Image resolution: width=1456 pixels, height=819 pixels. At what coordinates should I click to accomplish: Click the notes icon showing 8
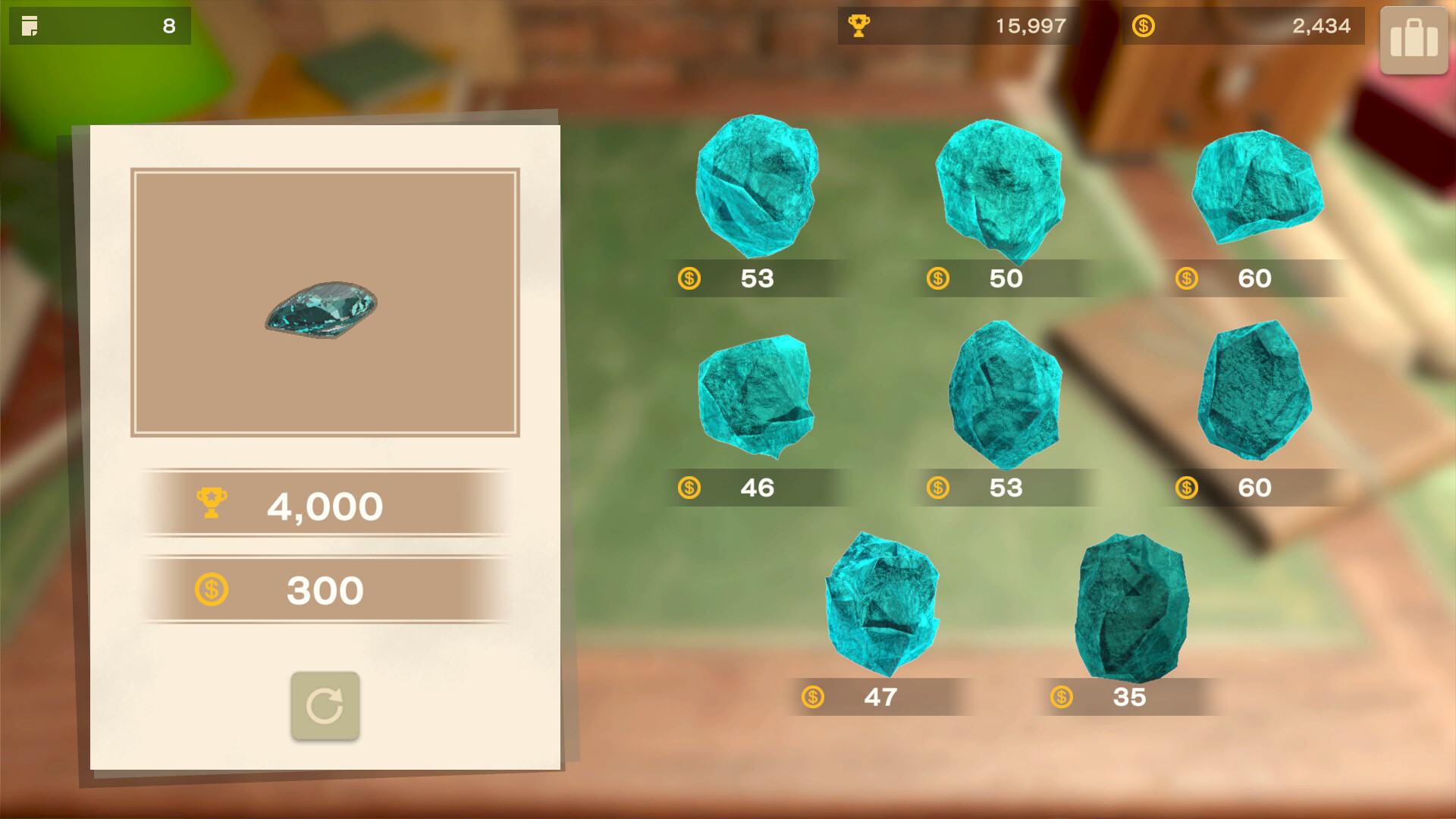point(31,25)
